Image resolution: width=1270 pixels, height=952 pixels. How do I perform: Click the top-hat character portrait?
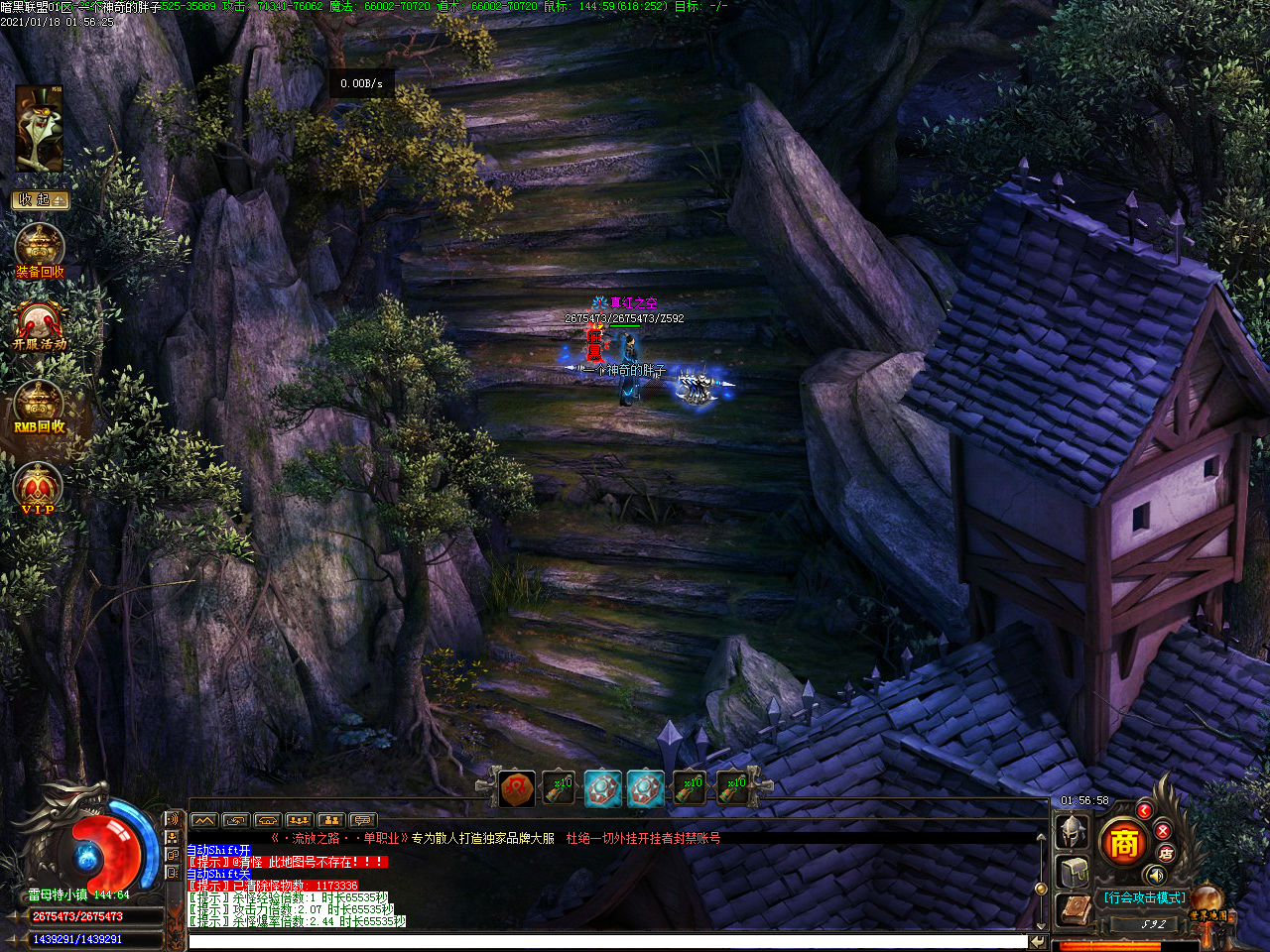point(40,129)
